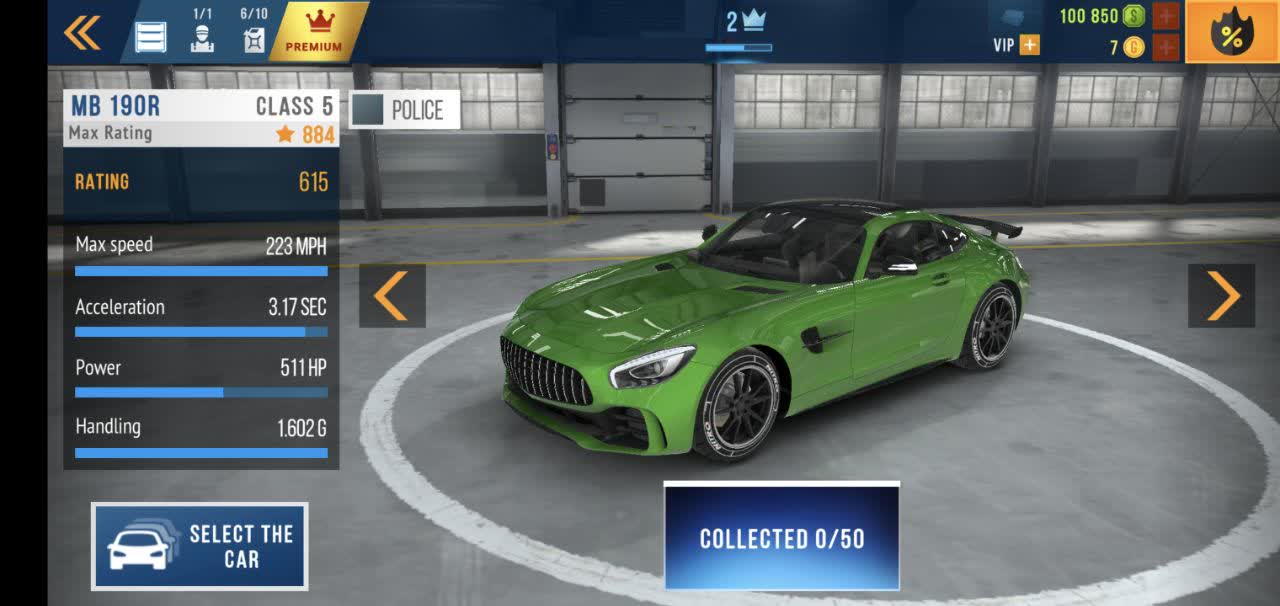The height and width of the screenshot is (606, 1280).
Task: Click the VIP plus button
Action: 1029,46
